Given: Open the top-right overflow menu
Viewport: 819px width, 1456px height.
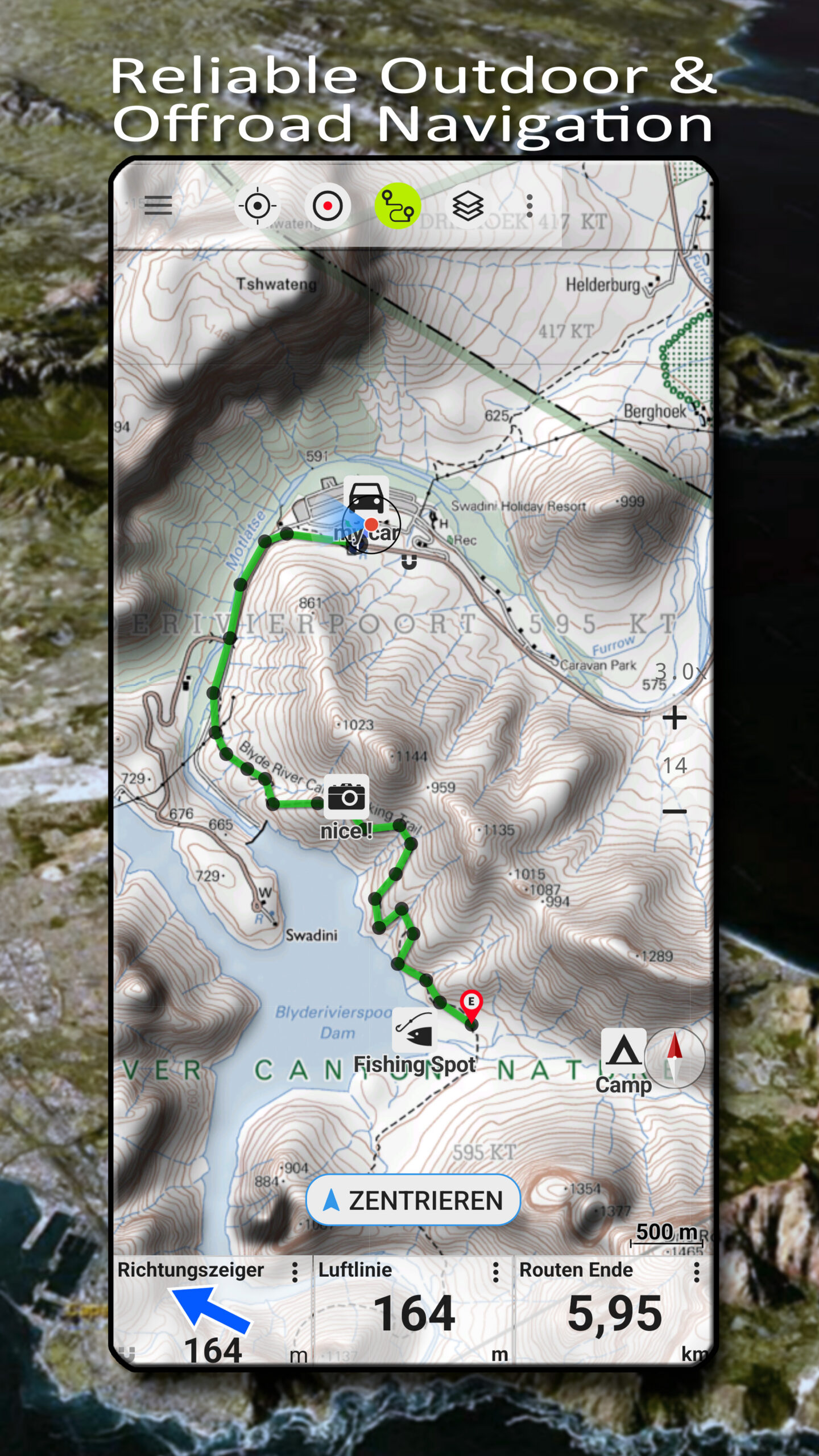Looking at the screenshot, I should (529, 205).
